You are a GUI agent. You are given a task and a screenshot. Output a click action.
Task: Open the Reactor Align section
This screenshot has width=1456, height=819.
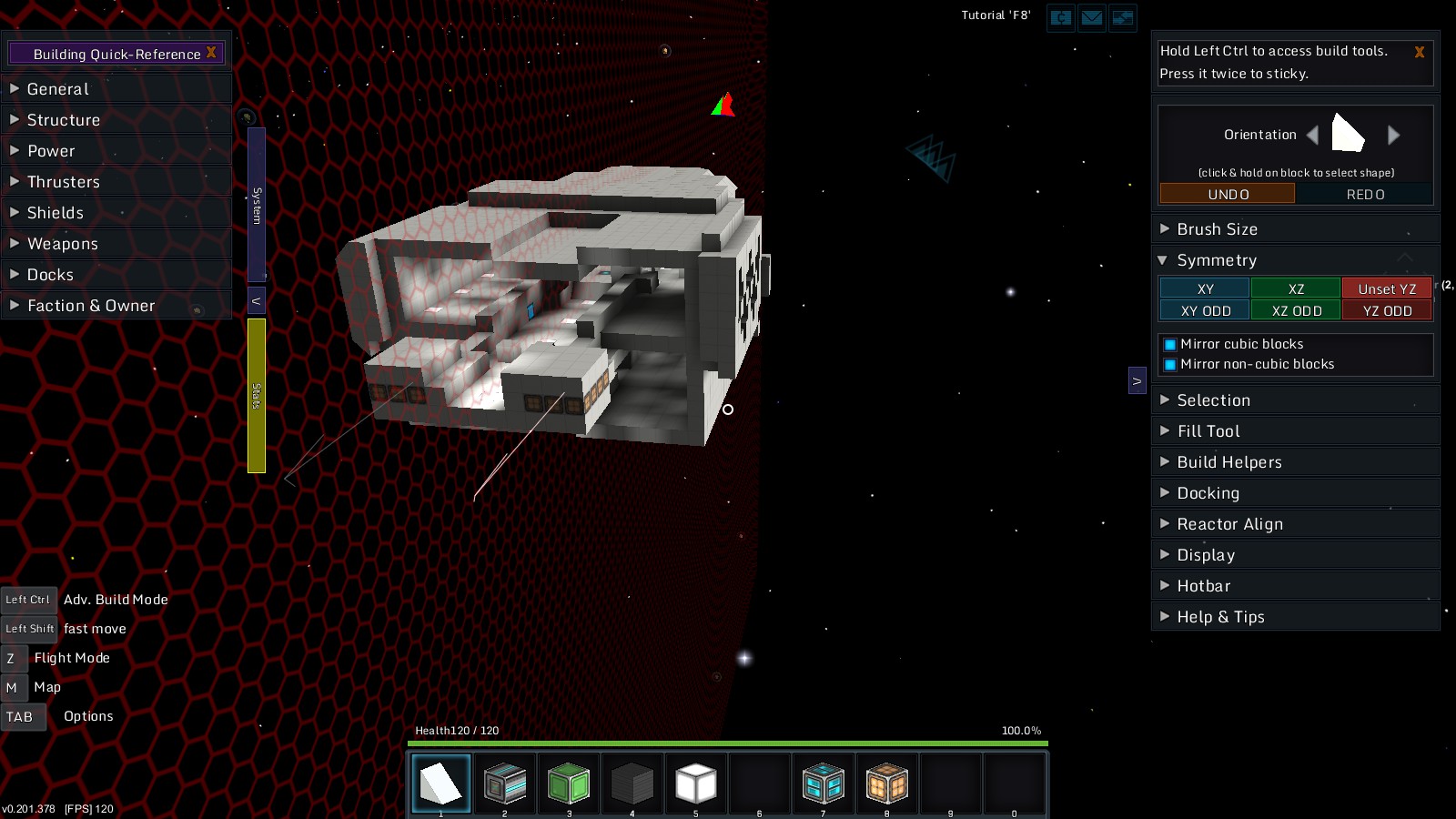coord(1229,524)
